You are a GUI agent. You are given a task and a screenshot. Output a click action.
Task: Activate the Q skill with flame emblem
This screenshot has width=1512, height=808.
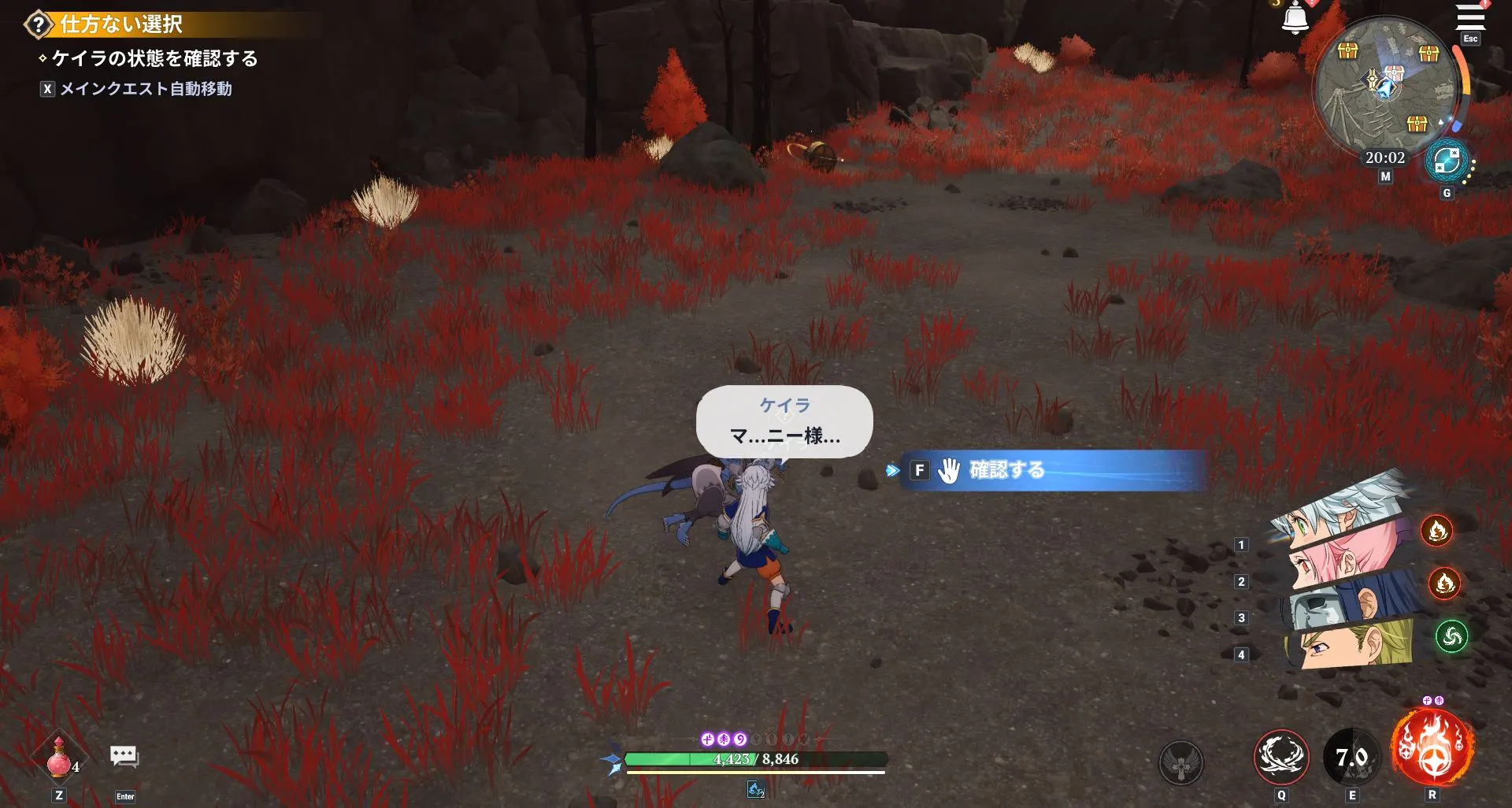(1281, 756)
